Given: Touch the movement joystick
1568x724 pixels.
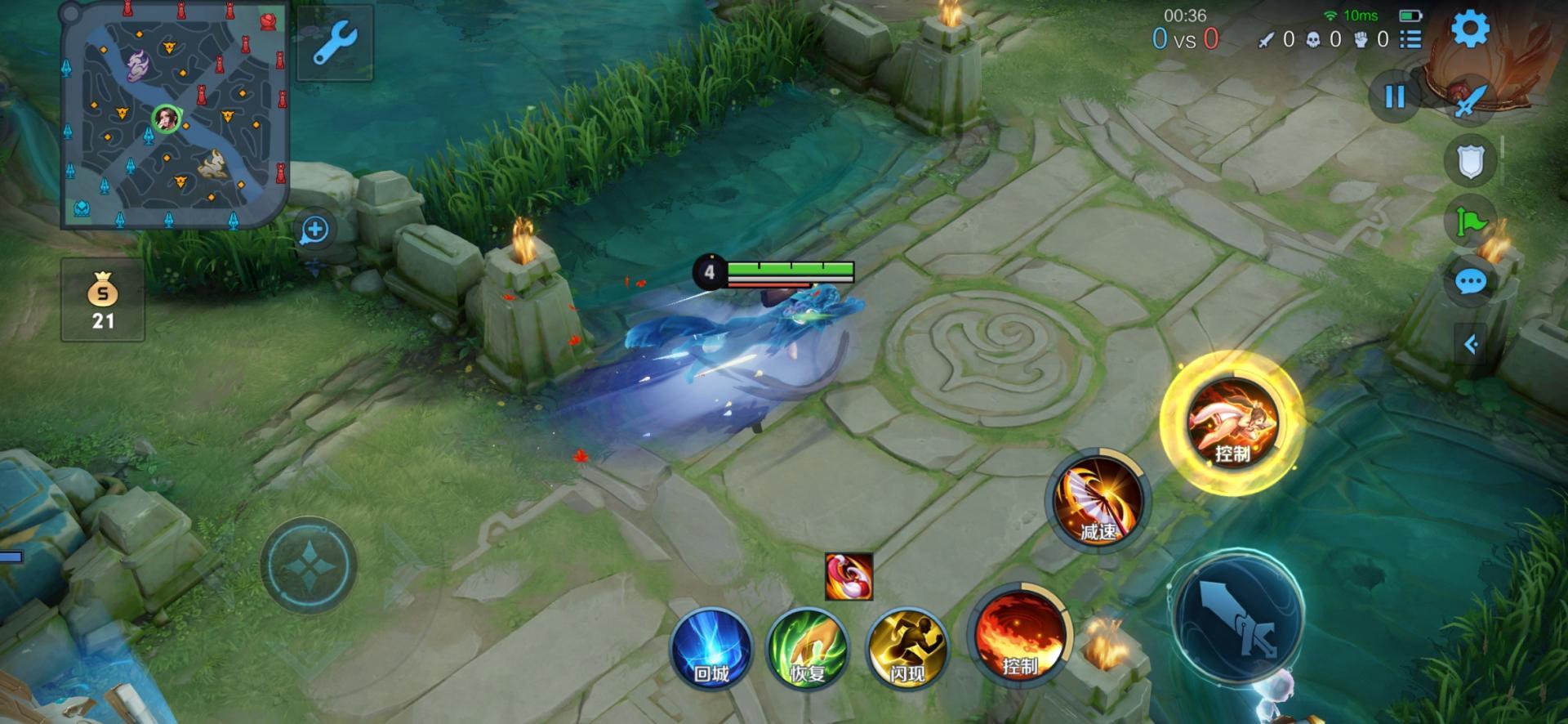Looking at the screenshot, I should tap(309, 565).
